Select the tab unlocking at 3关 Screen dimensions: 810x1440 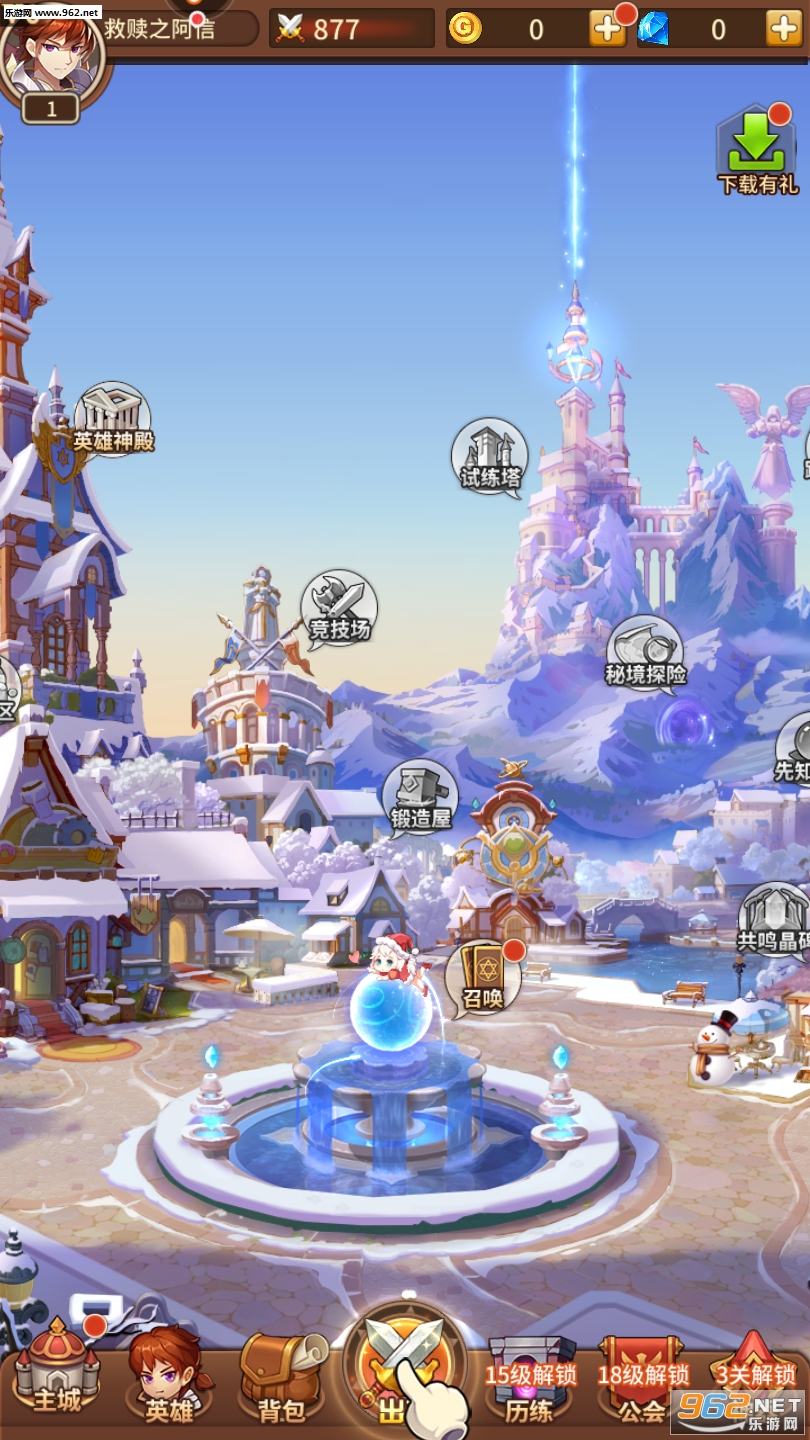(755, 1385)
